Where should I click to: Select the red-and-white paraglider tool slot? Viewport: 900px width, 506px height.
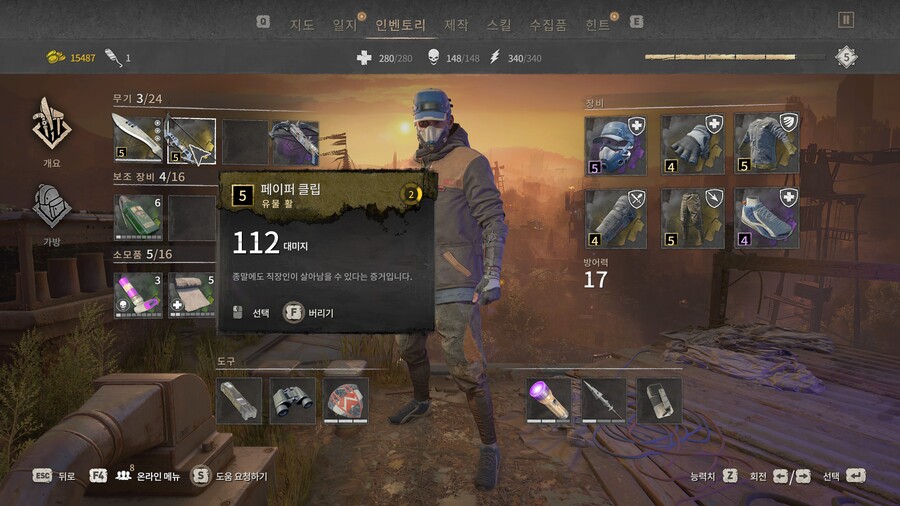coord(346,401)
